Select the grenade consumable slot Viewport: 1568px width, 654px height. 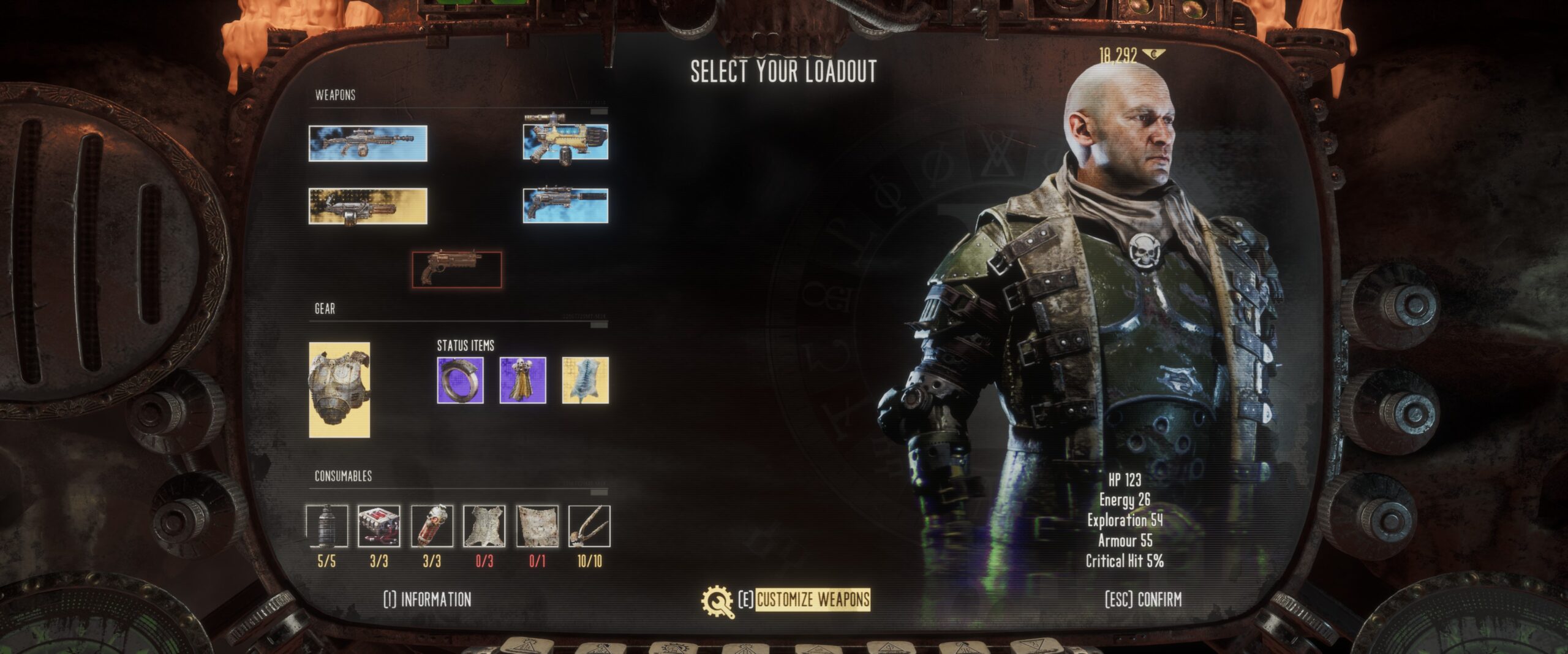click(x=327, y=526)
